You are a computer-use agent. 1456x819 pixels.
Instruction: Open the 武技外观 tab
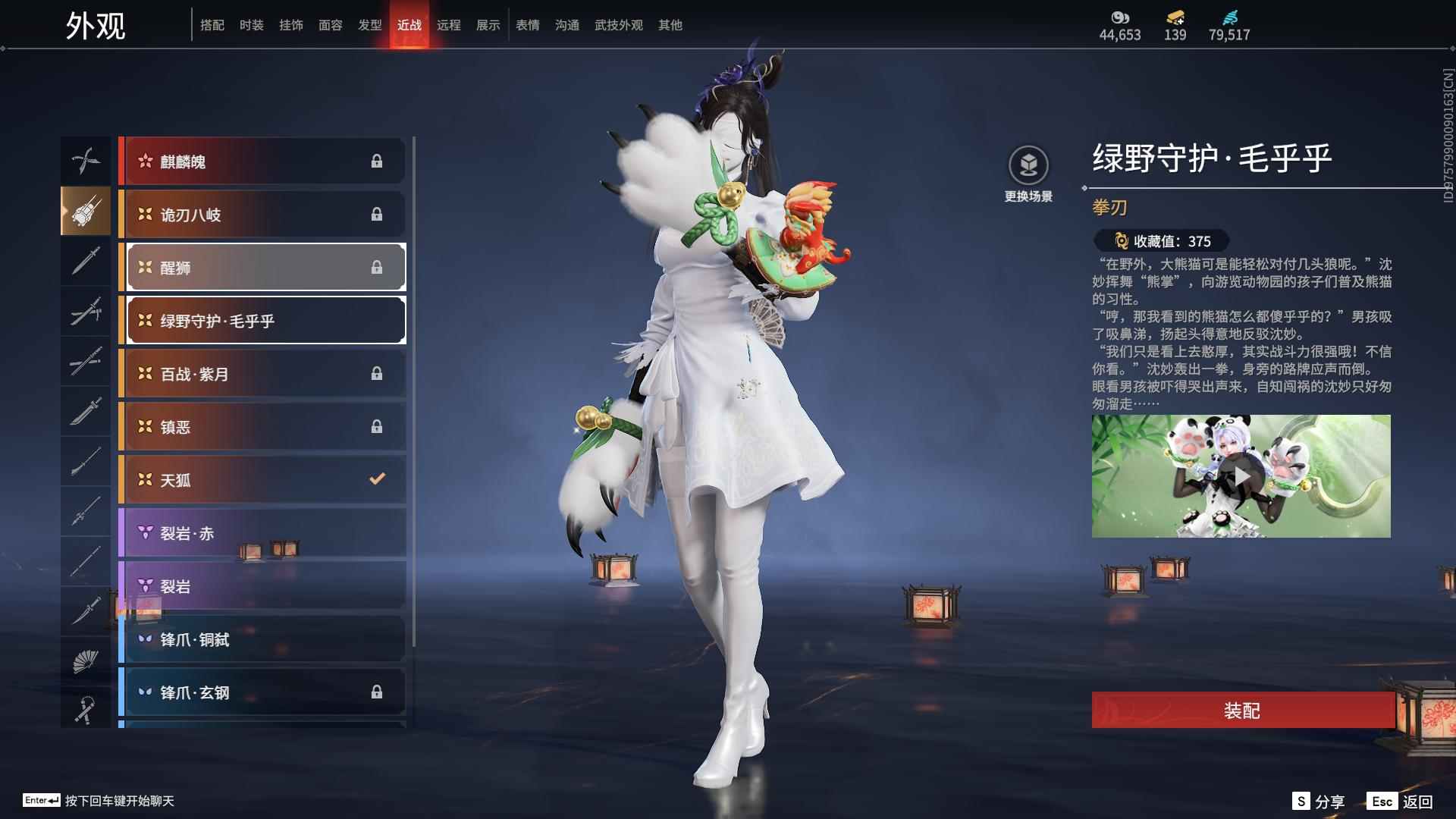pyautogui.click(x=617, y=24)
